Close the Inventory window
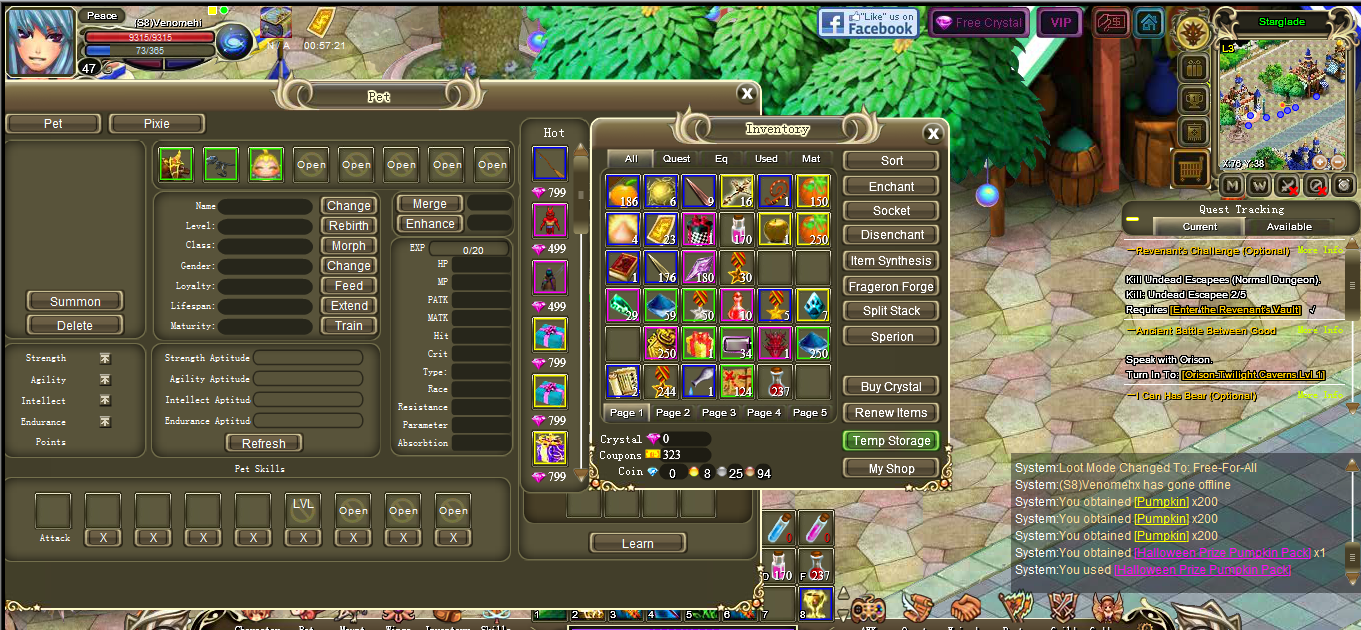Screen dimensions: 1361x630 (933, 133)
